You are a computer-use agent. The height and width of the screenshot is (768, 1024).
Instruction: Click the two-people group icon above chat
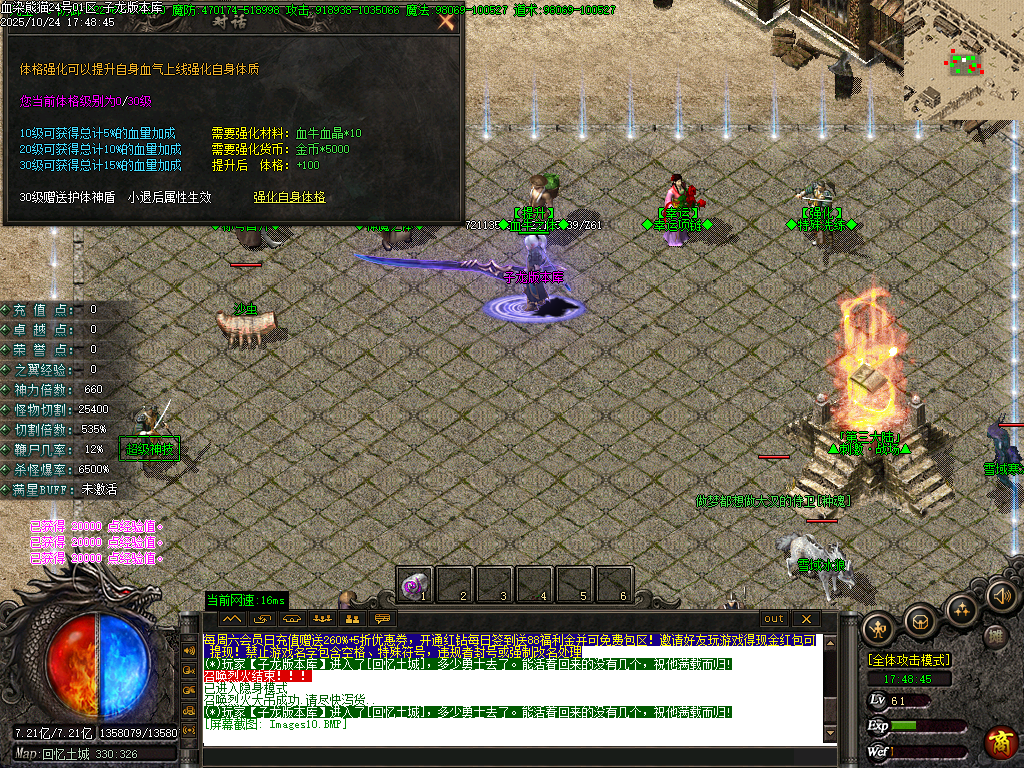[x=351, y=619]
